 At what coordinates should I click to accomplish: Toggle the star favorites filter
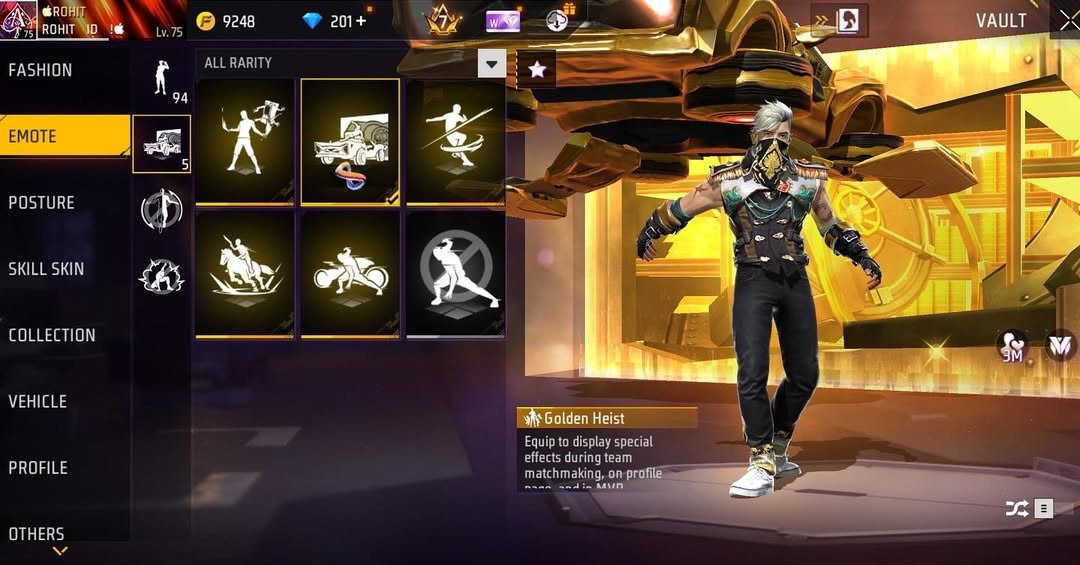[537, 69]
